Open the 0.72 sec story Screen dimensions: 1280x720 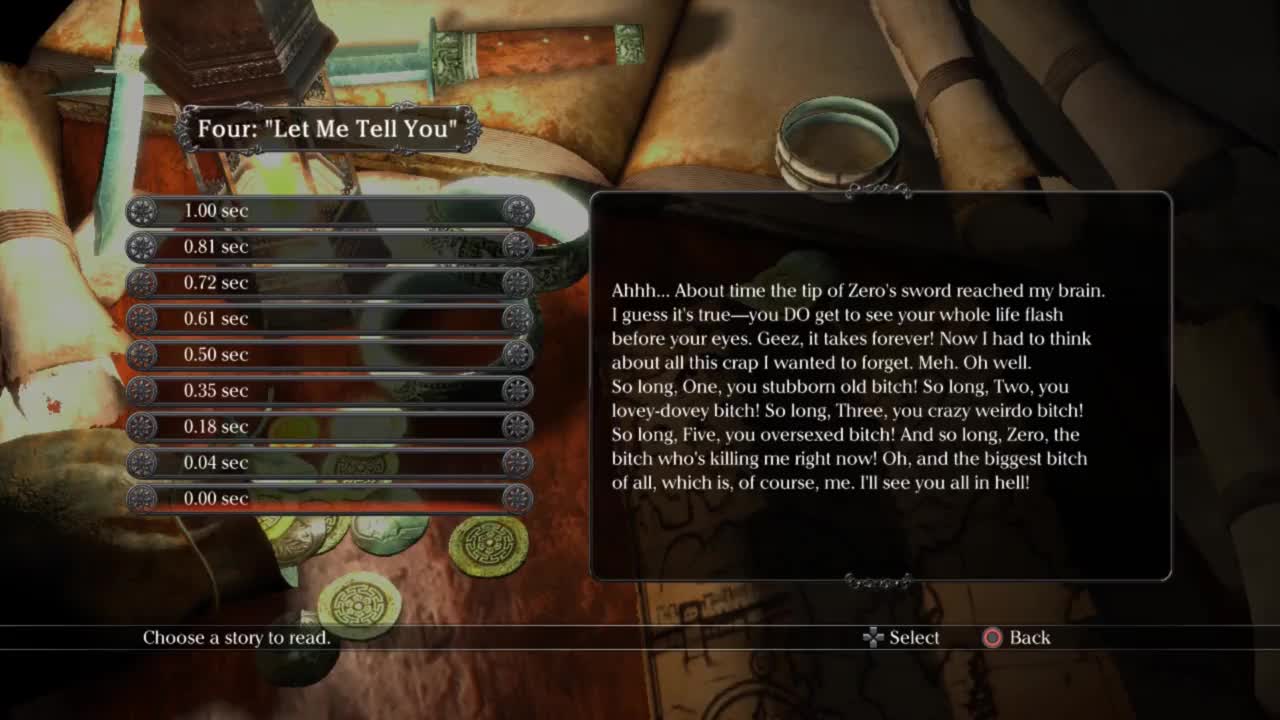329,283
